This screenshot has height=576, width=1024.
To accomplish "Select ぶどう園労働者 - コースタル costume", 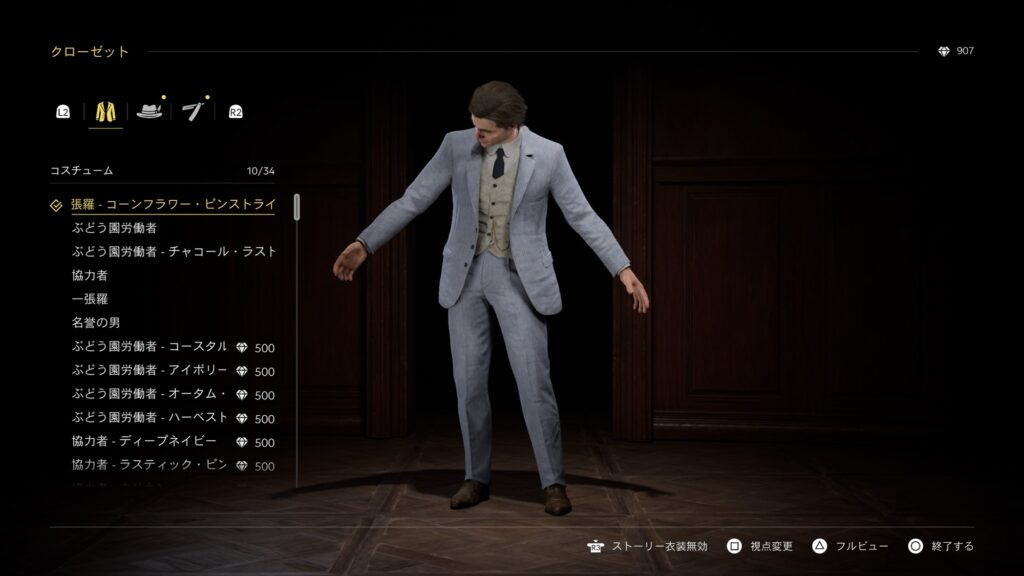I will pyautogui.click(x=150, y=347).
